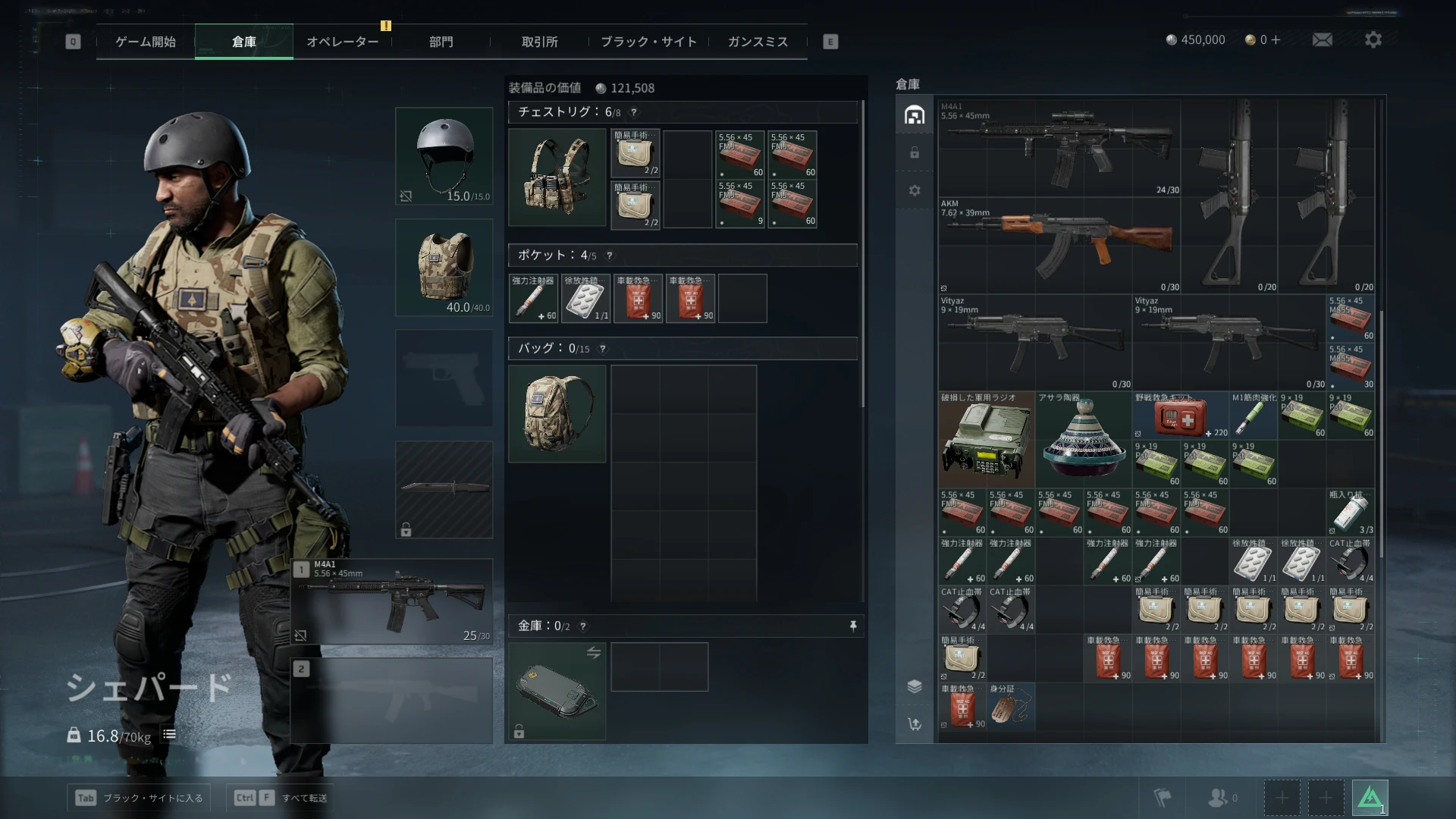Image resolution: width=1456 pixels, height=819 pixels.
Task: Select the 身分証 dog tag item
Action: [1010, 707]
